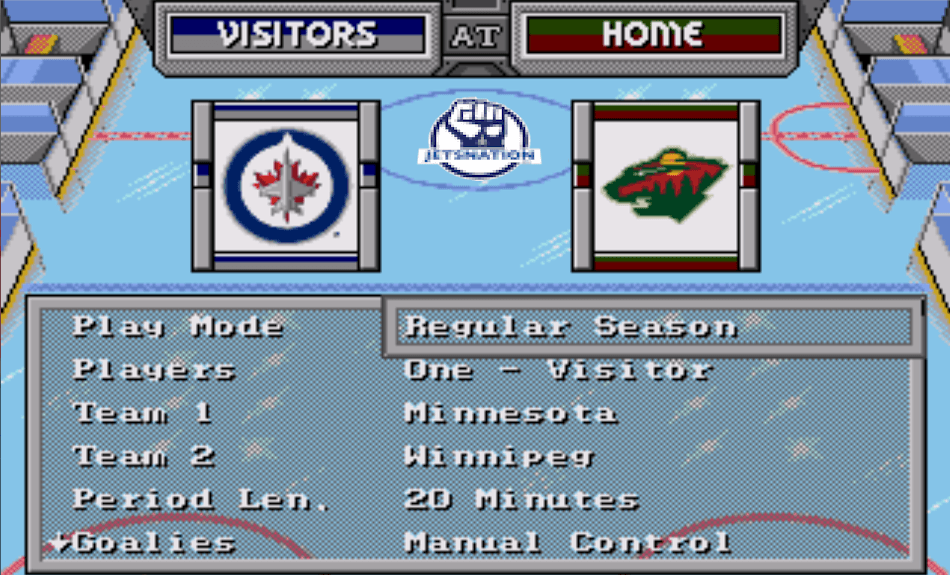
Task: Select the Play Mode menu row
Action: click(x=178, y=327)
